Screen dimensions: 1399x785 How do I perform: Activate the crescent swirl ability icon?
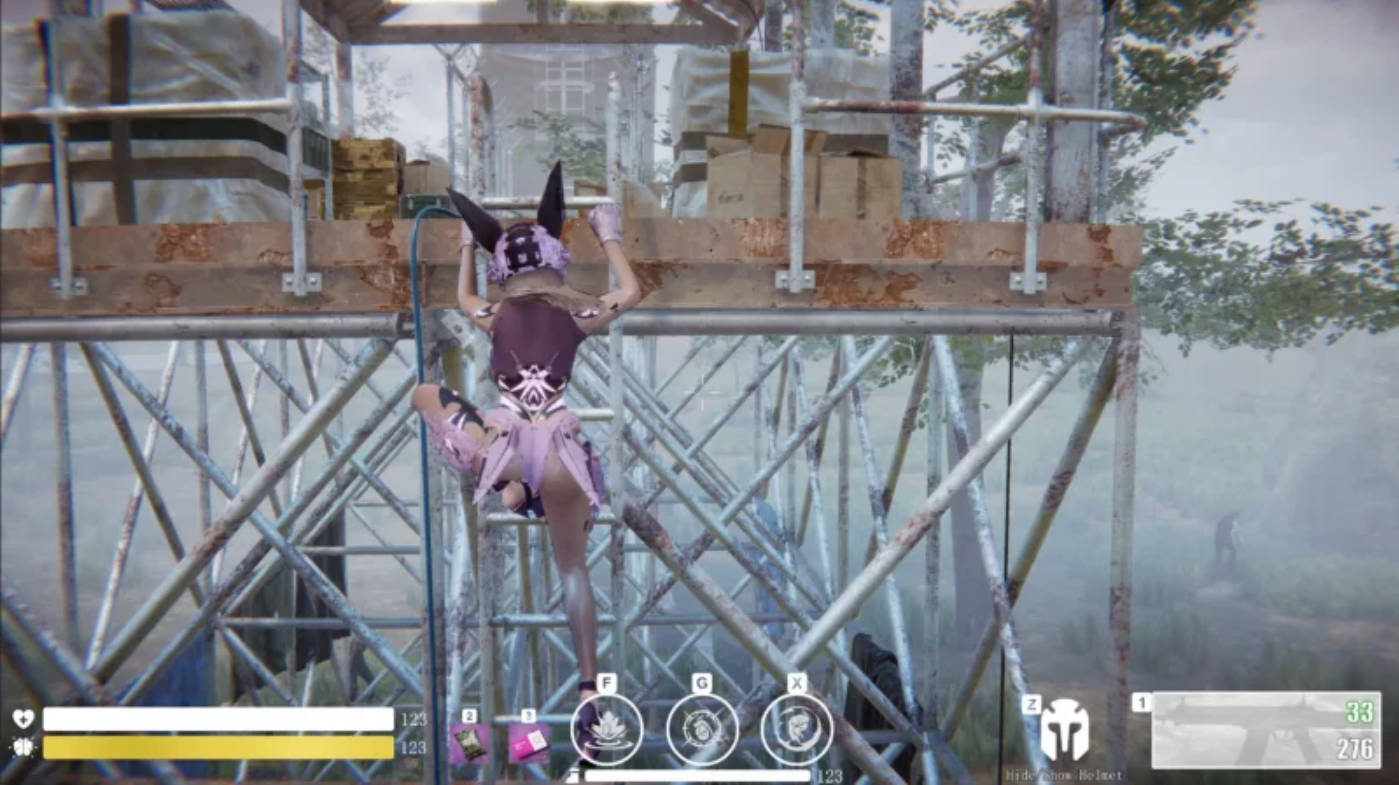click(797, 729)
